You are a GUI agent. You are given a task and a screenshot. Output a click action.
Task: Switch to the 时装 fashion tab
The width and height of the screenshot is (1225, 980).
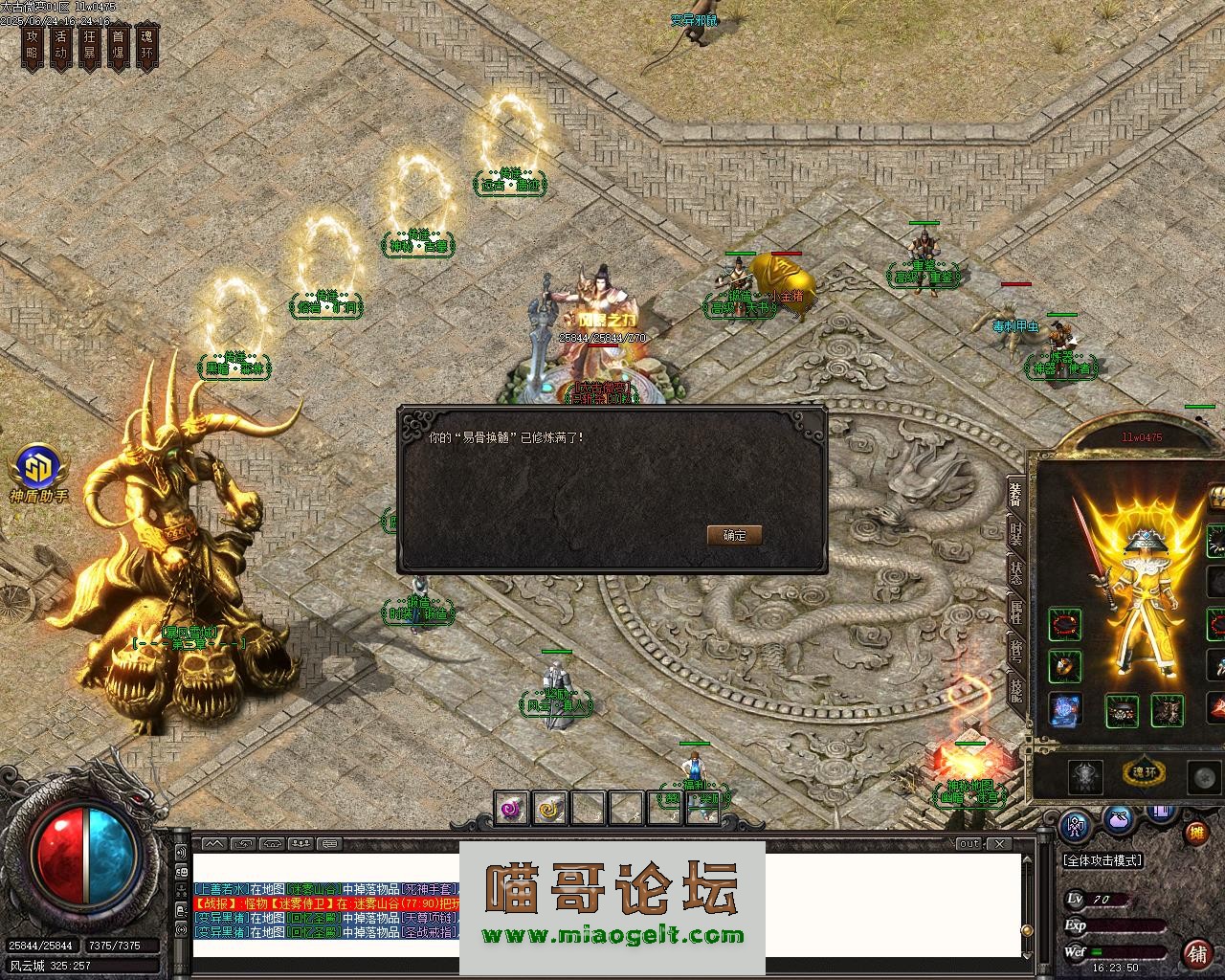point(1014,532)
